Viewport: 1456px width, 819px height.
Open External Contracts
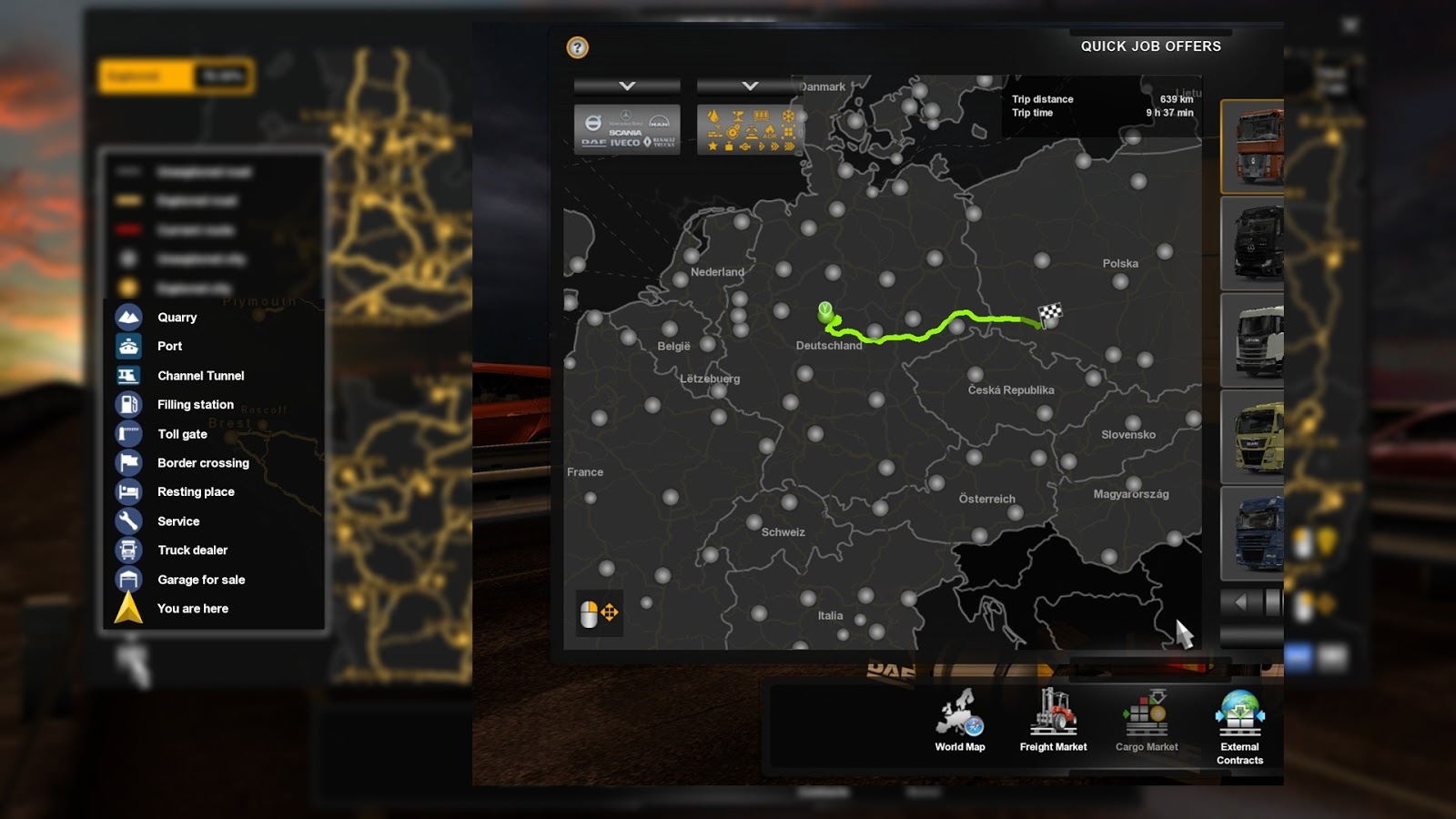(x=1239, y=722)
